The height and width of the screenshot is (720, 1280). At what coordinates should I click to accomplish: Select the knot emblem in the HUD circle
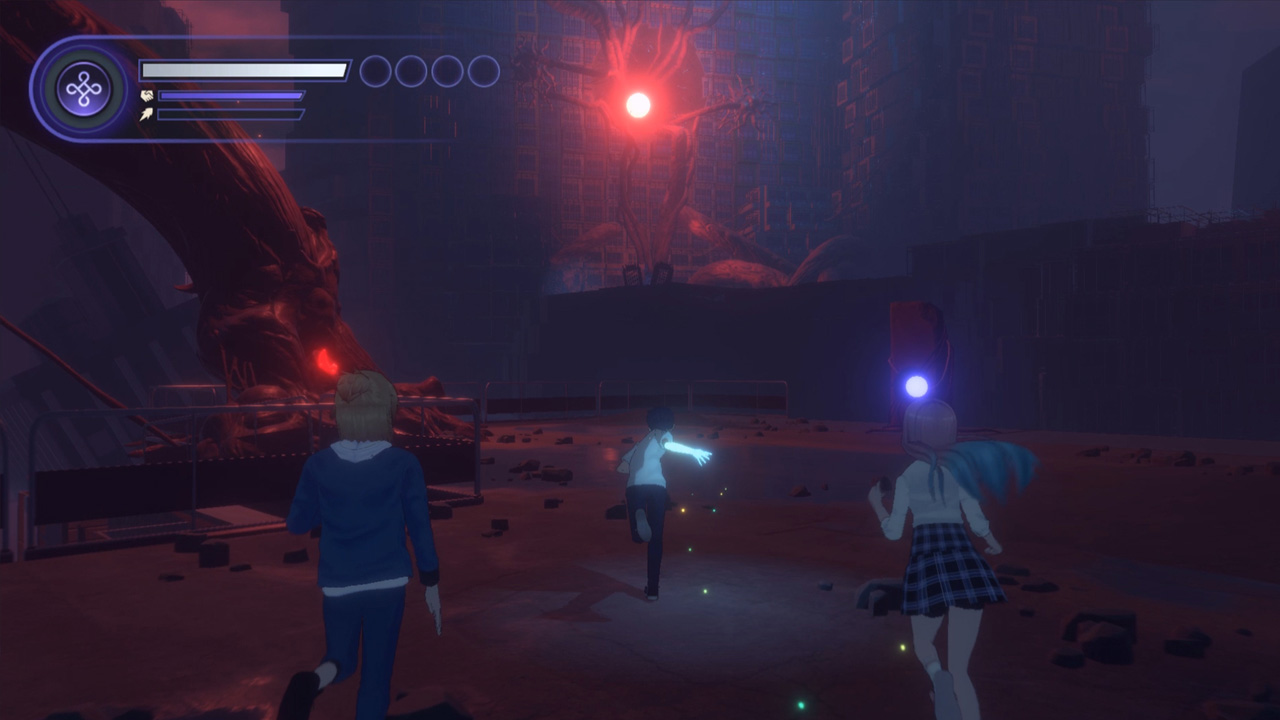[x=85, y=87]
